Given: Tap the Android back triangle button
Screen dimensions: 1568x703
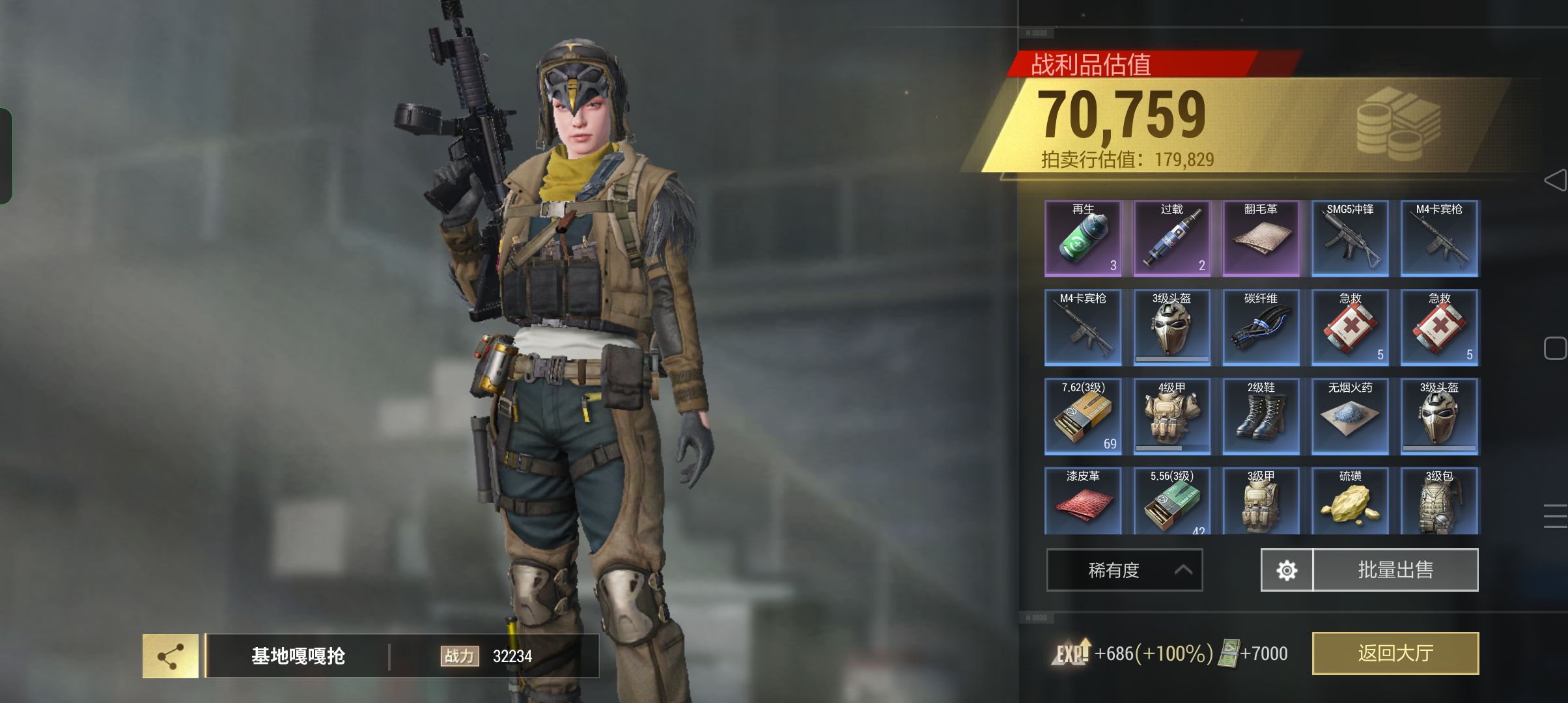Looking at the screenshot, I should pos(1555,180).
